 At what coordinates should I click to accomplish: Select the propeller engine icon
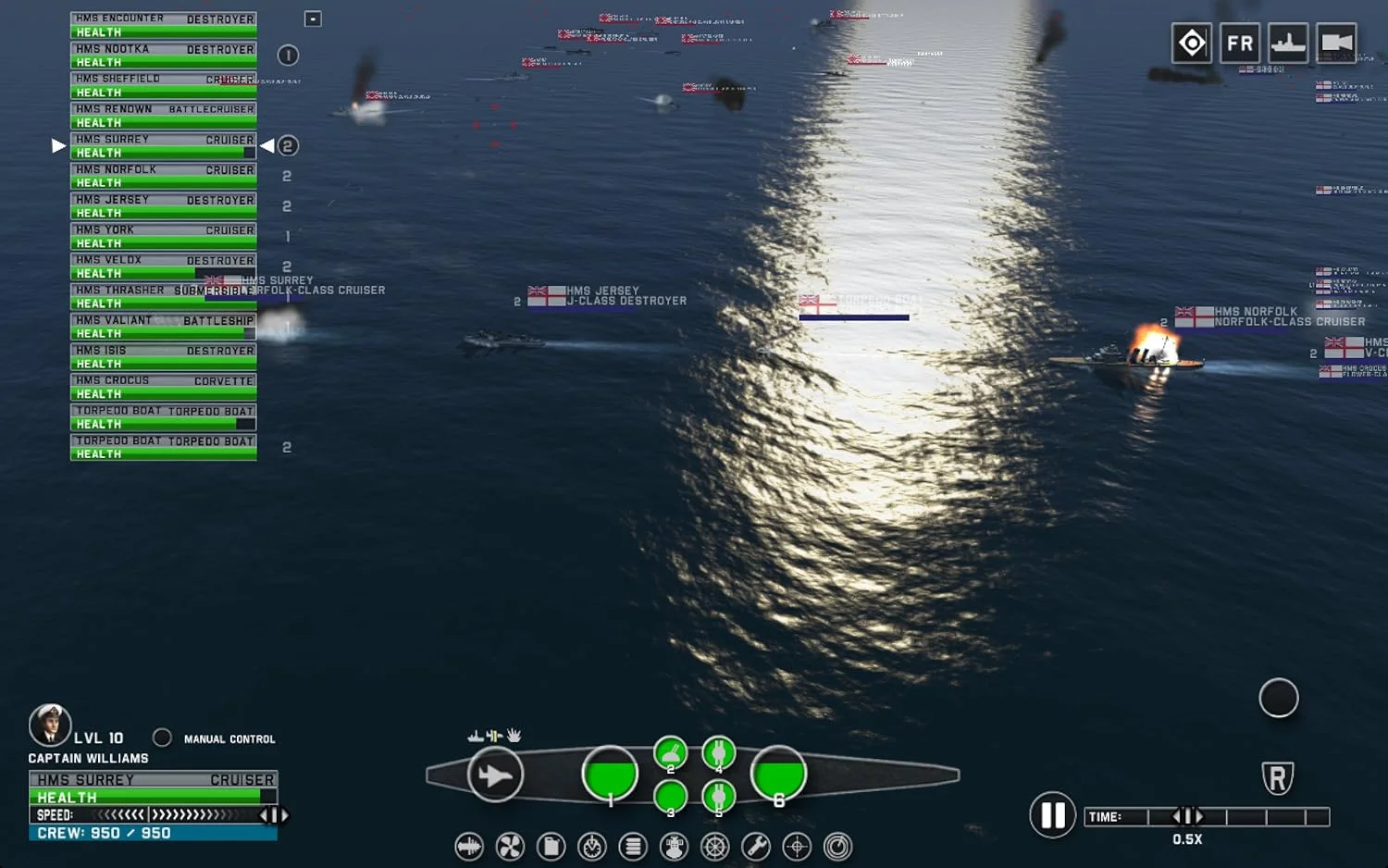point(510,847)
